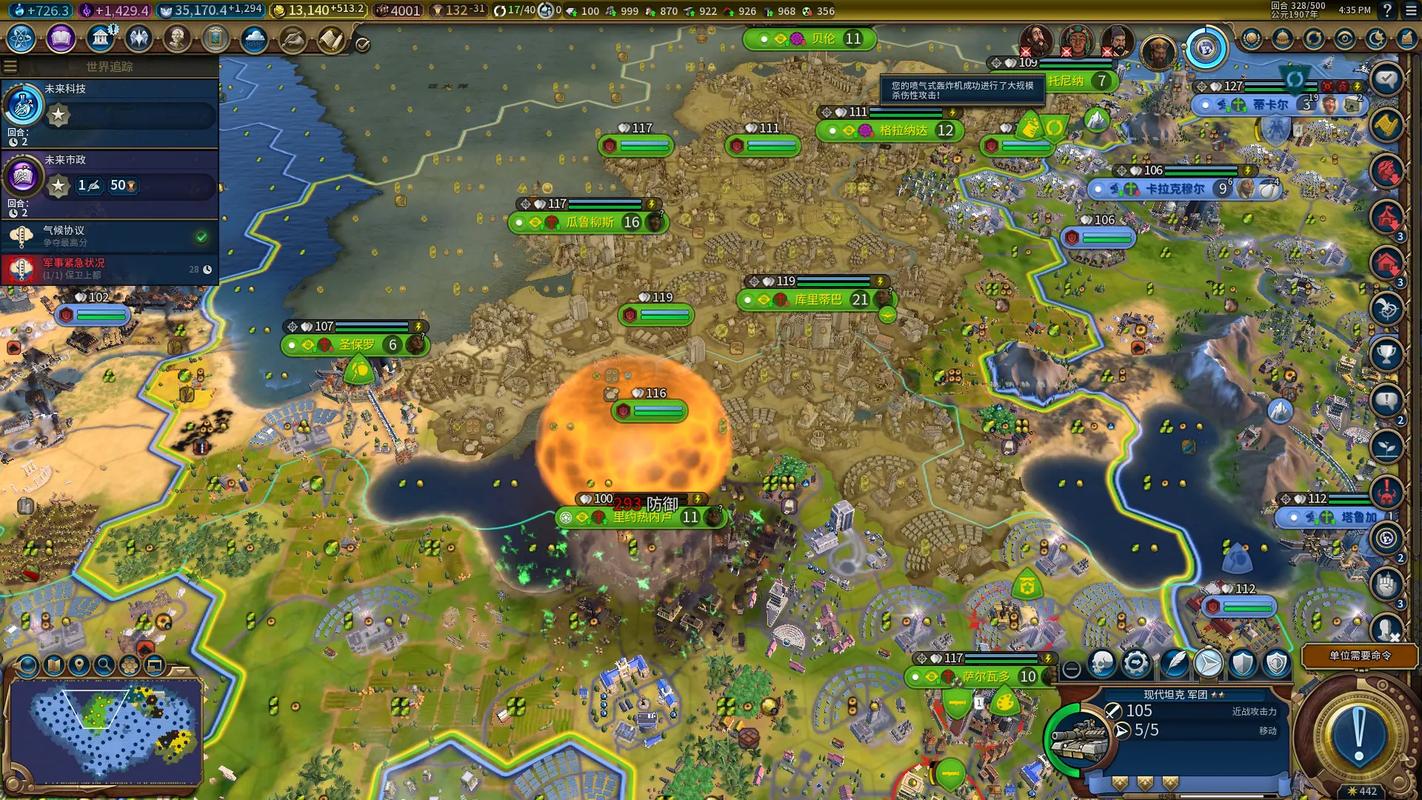Select the 未来科技 research tracker entry
Screen dimensions: 1422x800
[x=110, y=106]
